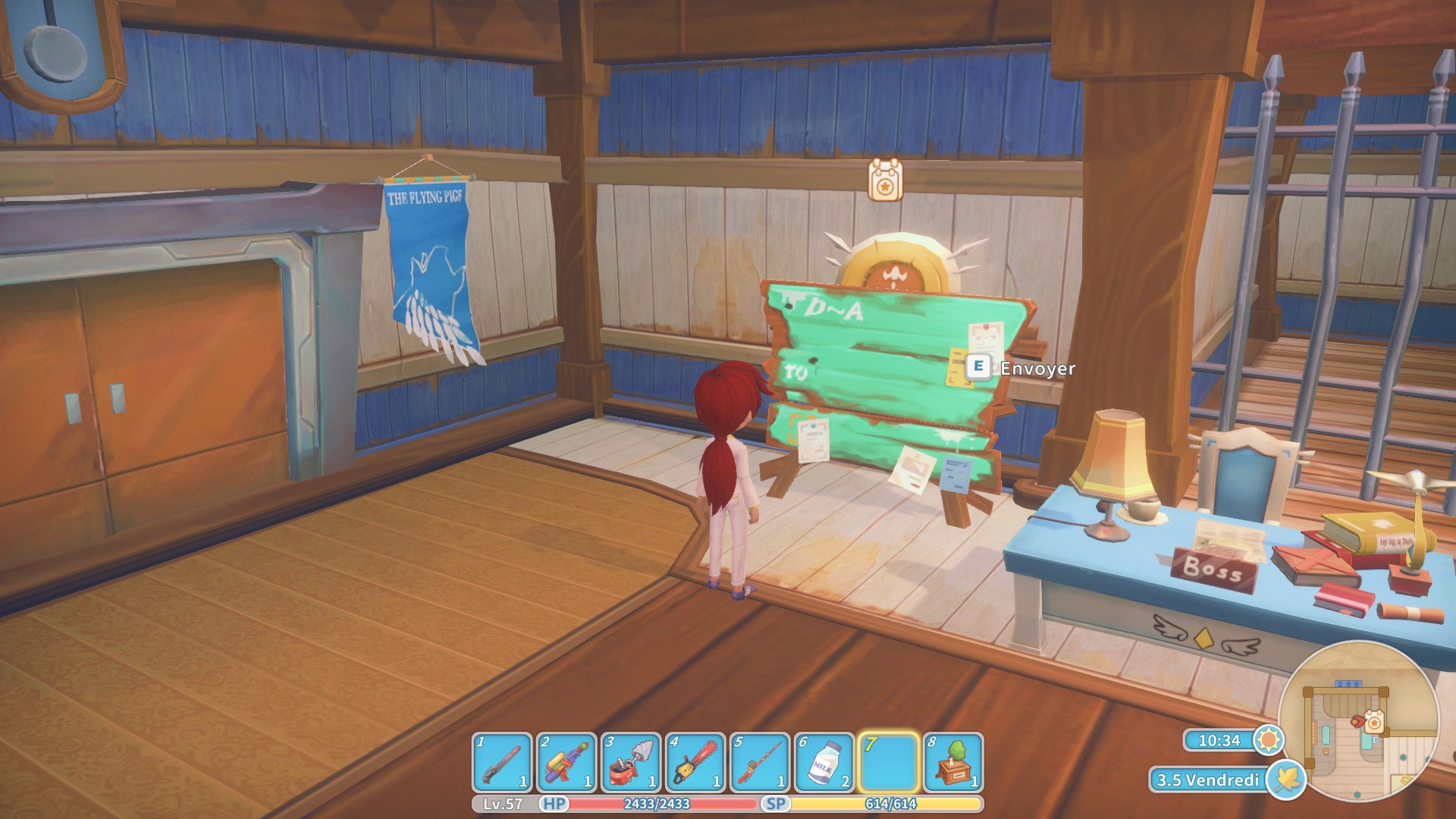This screenshot has height=819, width=1456.
Task: Click the sun weather icon
Action: (1268, 740)
